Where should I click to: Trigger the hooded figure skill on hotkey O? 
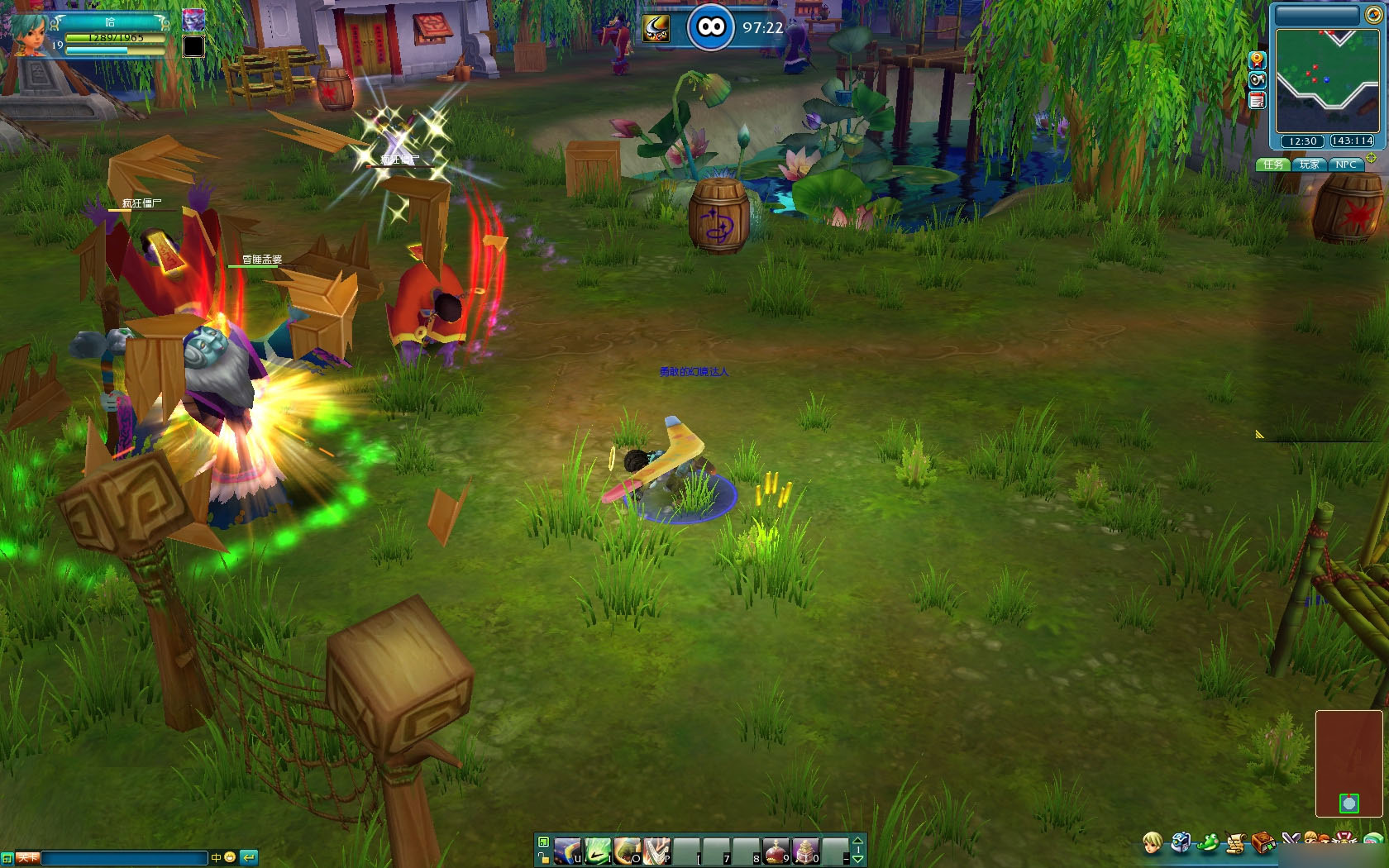(627, 850)
